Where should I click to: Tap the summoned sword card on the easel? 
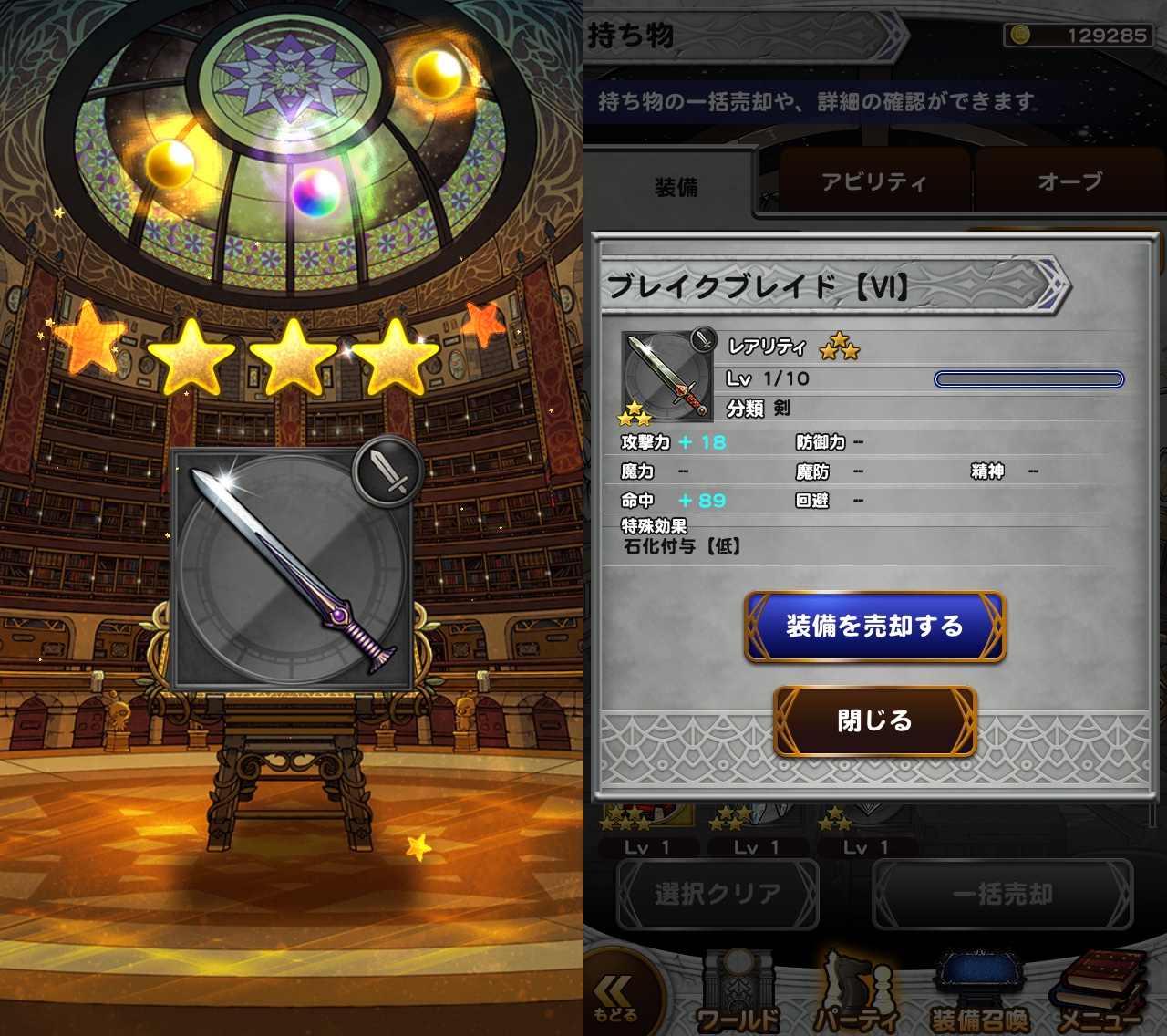(294, 569)
